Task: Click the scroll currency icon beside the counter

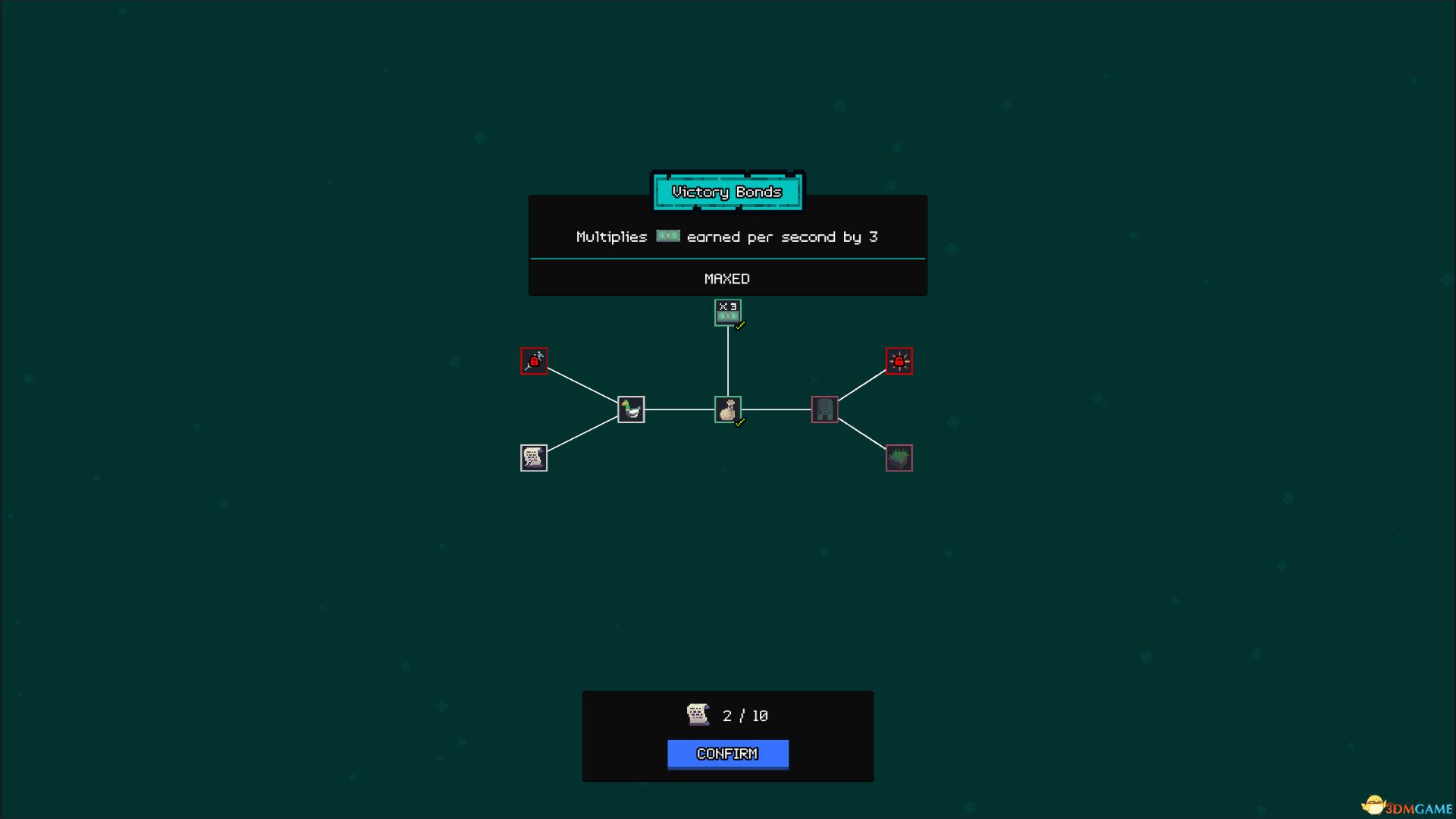Action: (696, 714)
